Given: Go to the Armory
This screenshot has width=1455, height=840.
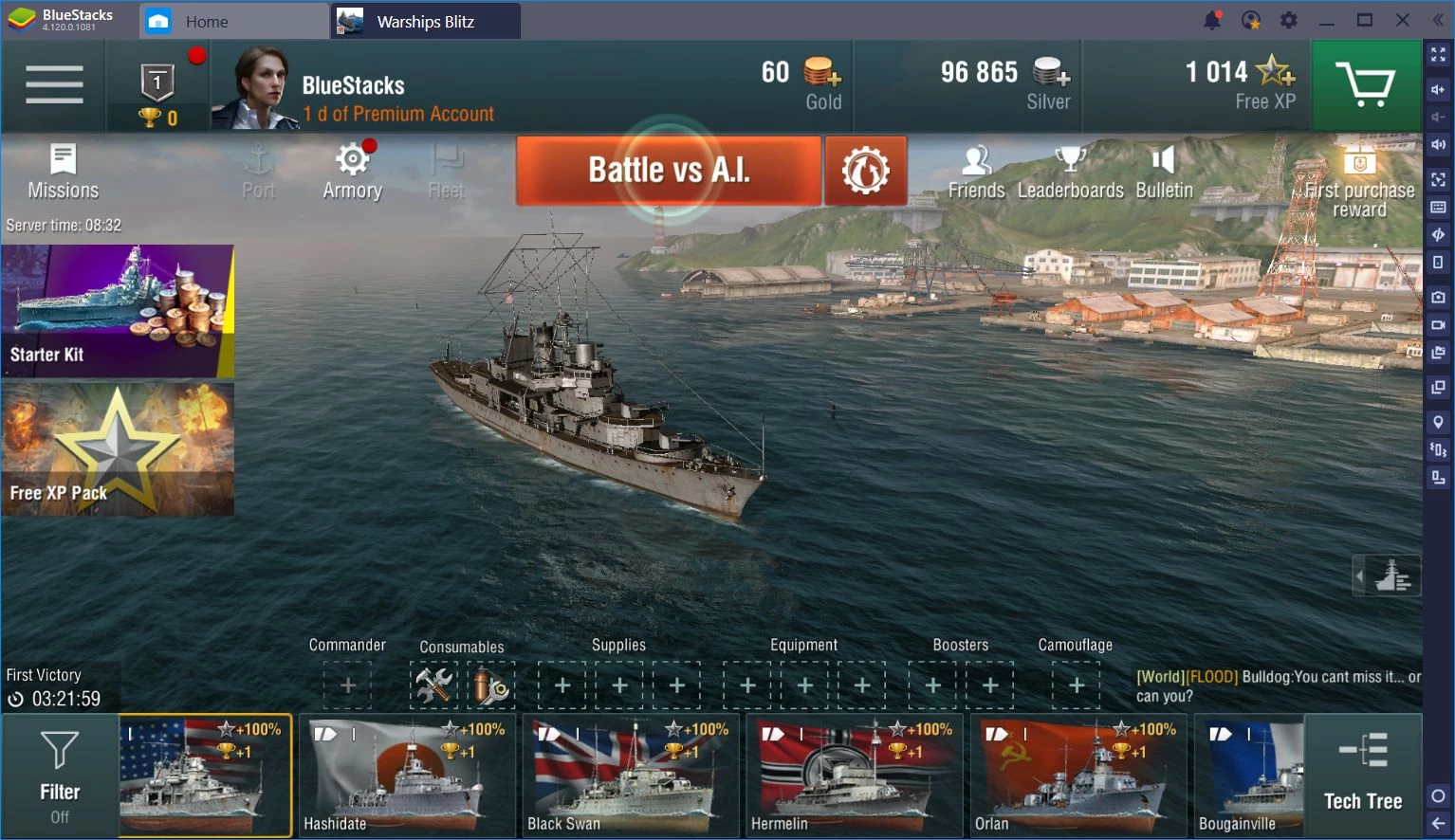Looking at the screenshot, I should click(x=352, y=172).
